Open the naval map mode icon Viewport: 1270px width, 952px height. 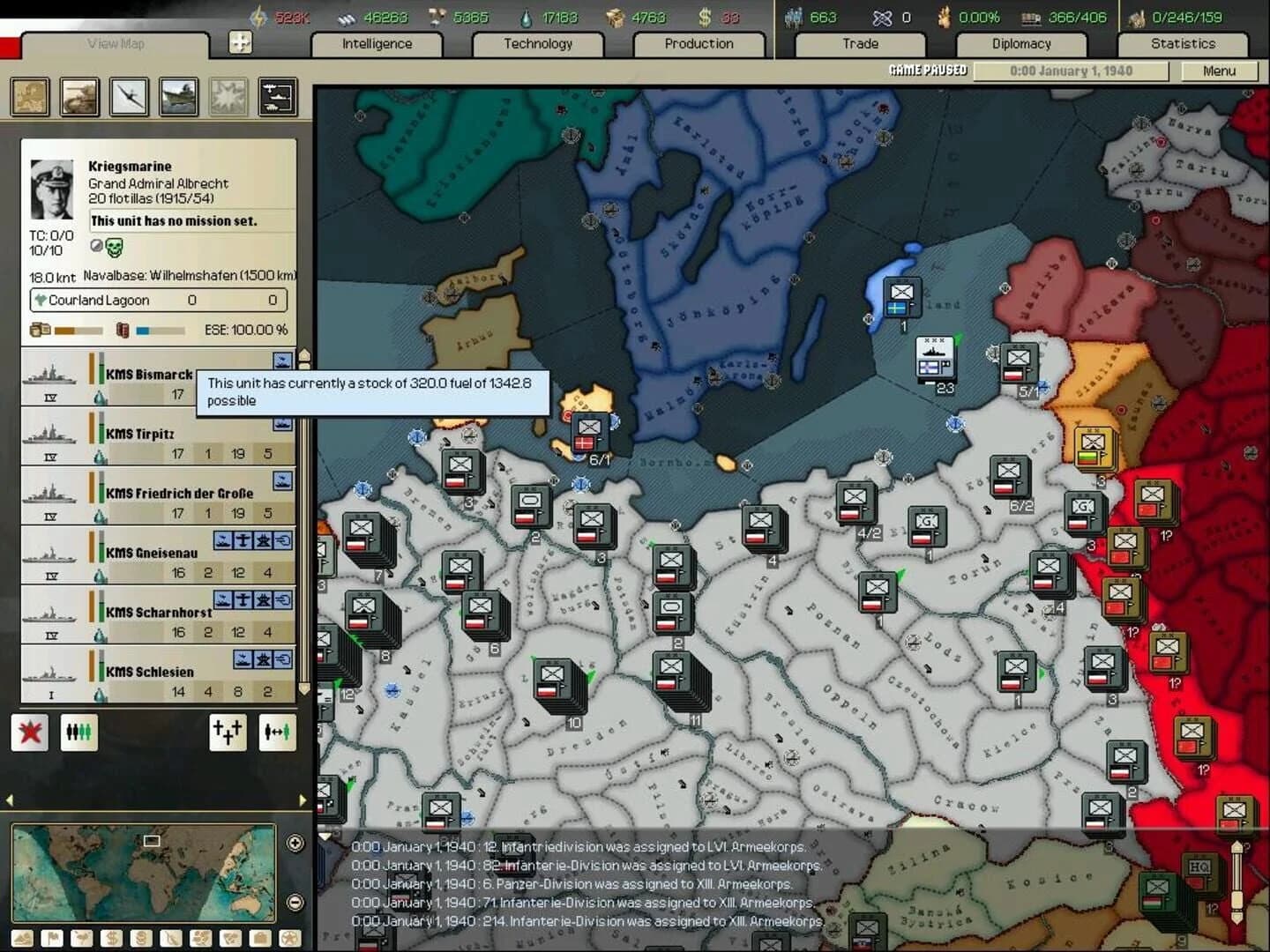[178, 97]
